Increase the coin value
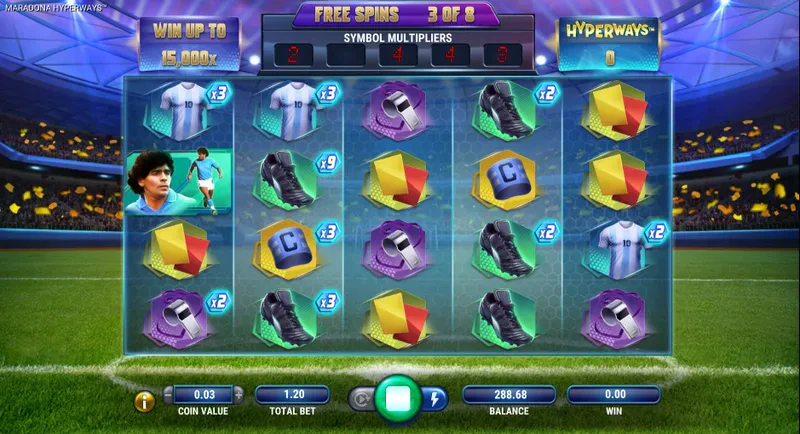 tap(239, 394)
